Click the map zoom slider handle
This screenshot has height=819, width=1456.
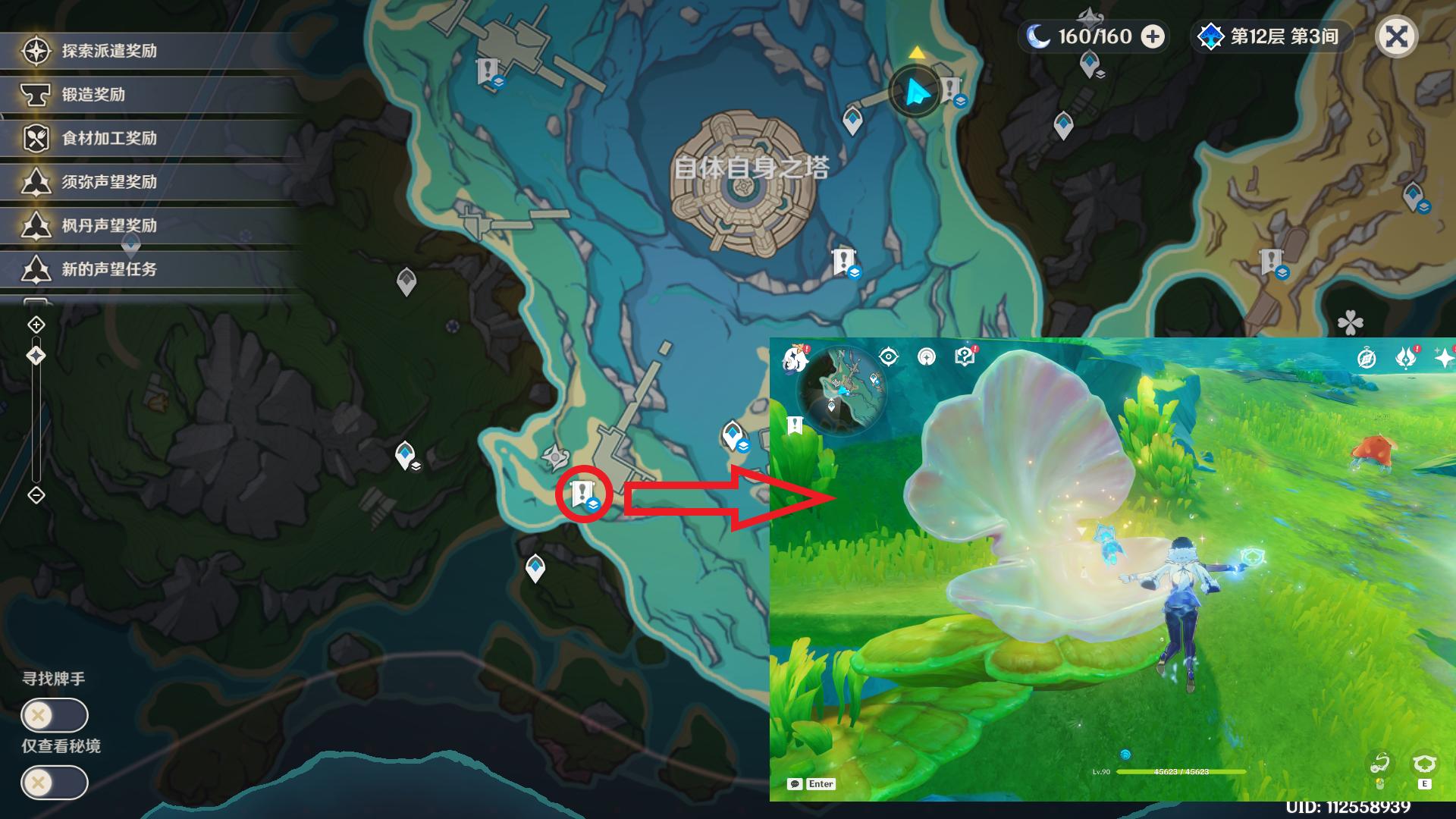click(36, 356)
